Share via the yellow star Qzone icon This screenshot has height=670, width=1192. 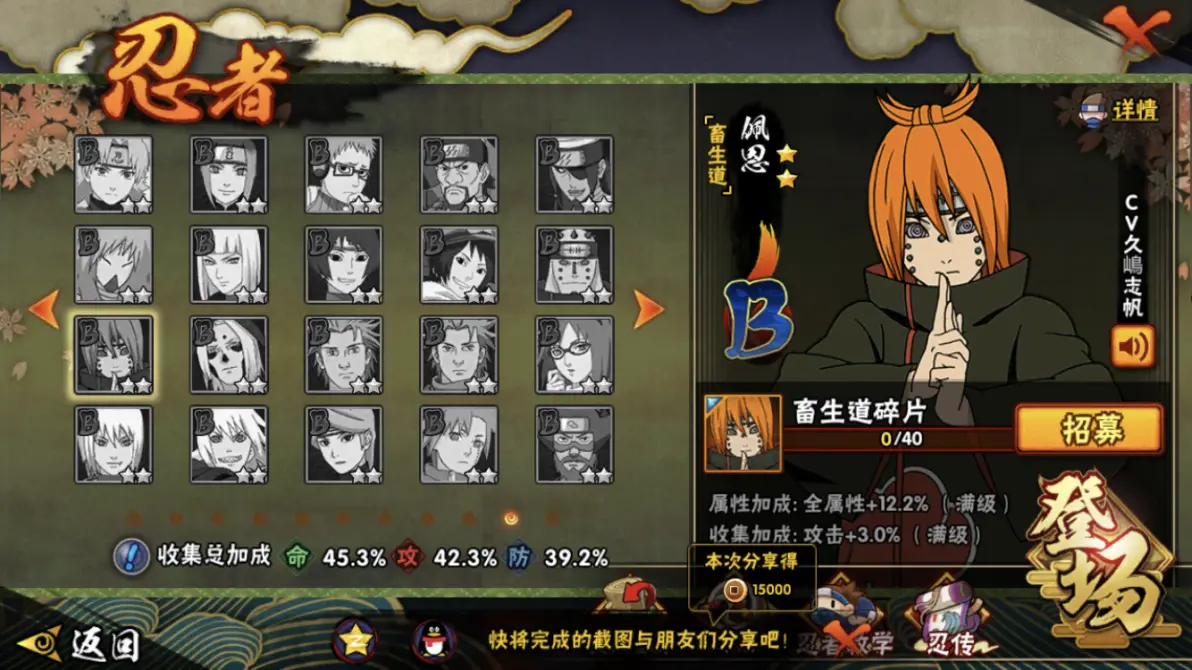(355, 640)
